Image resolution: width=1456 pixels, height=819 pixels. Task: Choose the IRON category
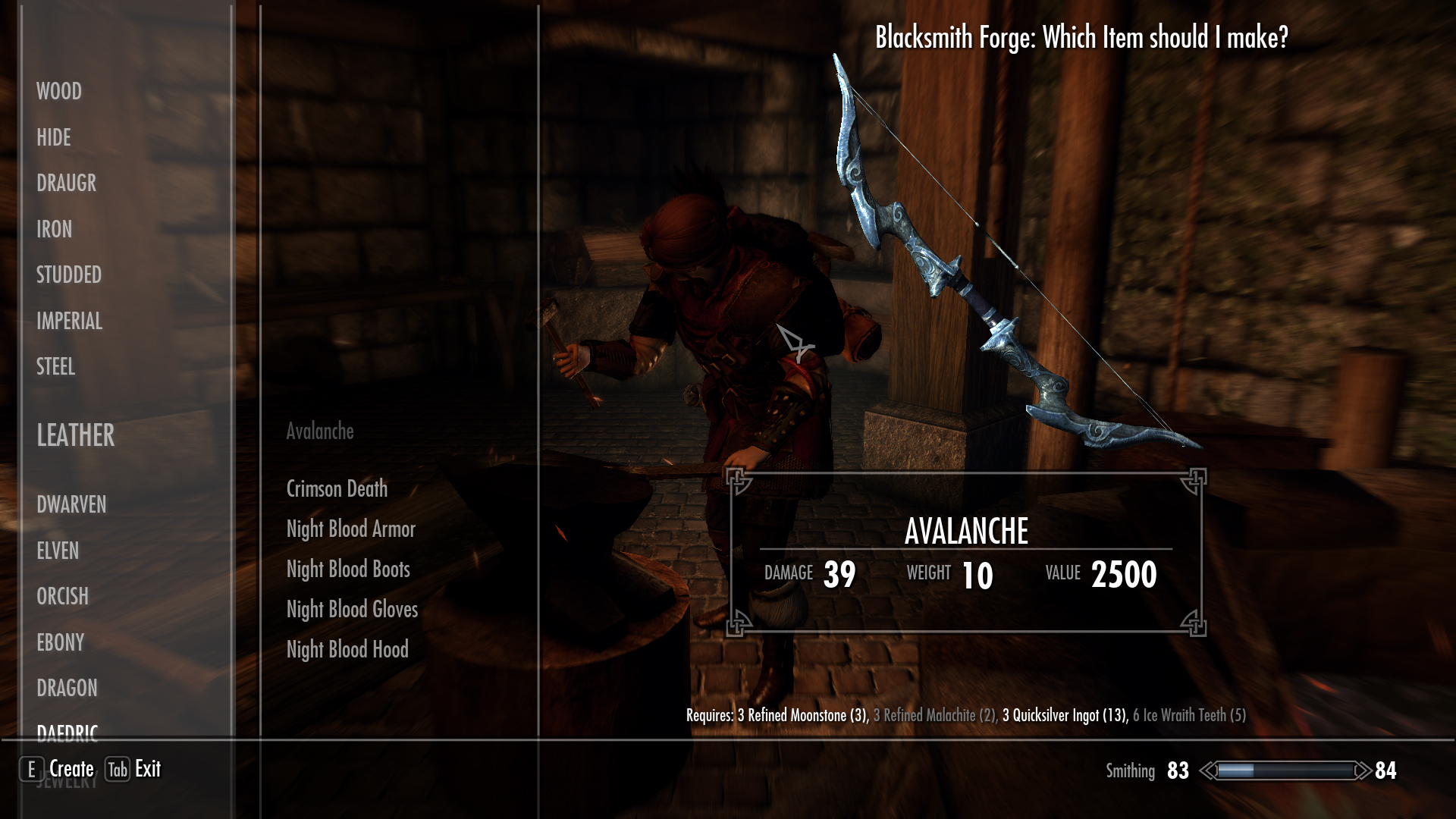pos(55,229)
